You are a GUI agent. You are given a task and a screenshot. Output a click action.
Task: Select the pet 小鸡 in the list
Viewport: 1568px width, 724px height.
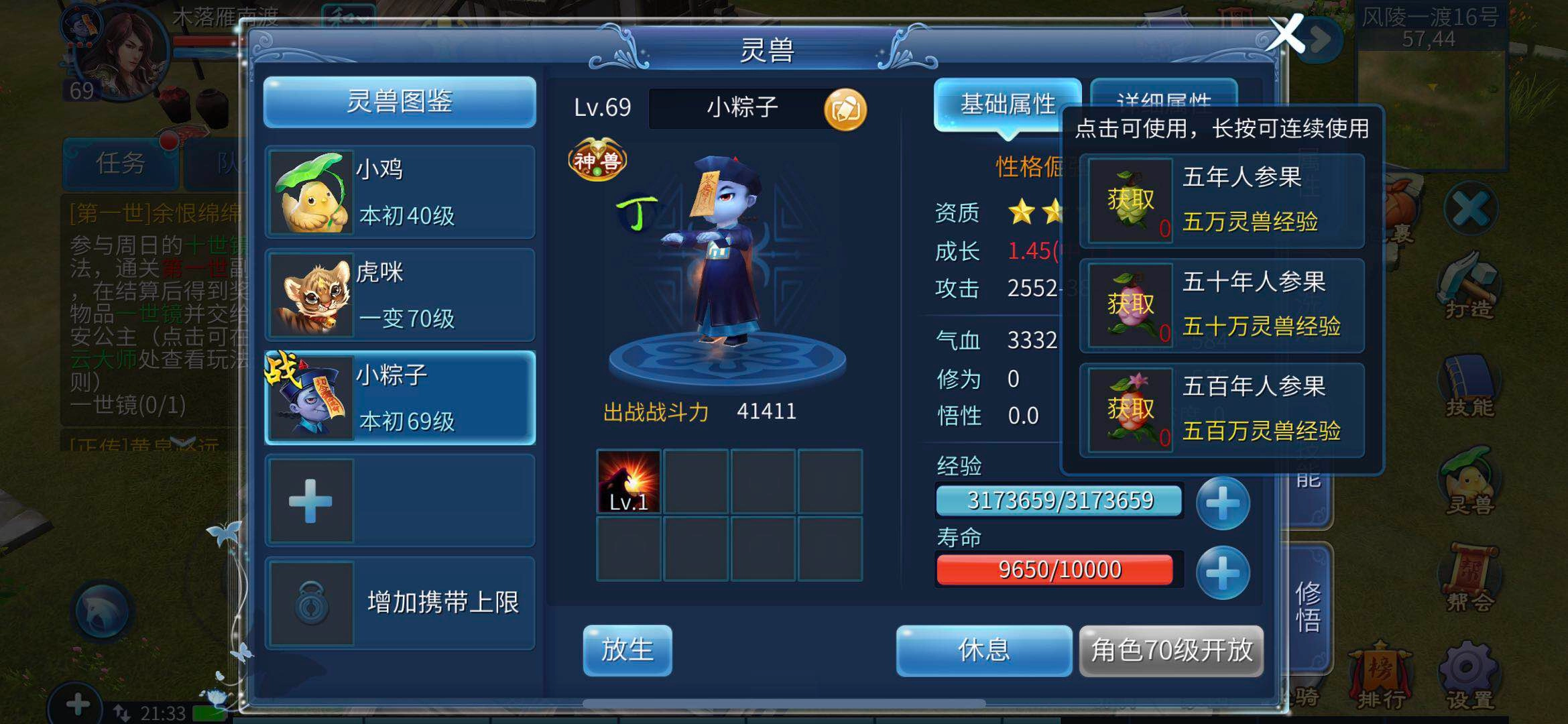(399, 191)
